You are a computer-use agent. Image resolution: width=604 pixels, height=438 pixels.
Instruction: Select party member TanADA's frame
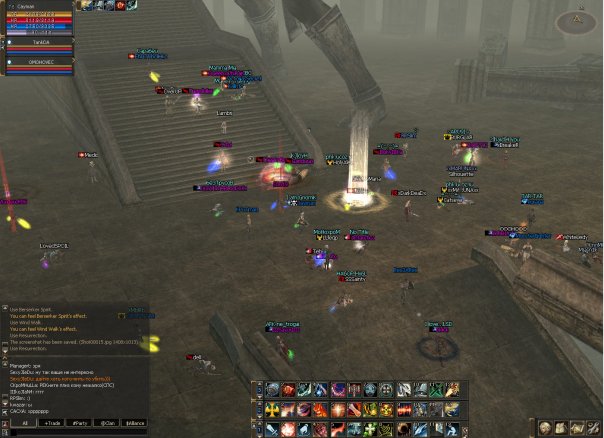pos(40,43)
